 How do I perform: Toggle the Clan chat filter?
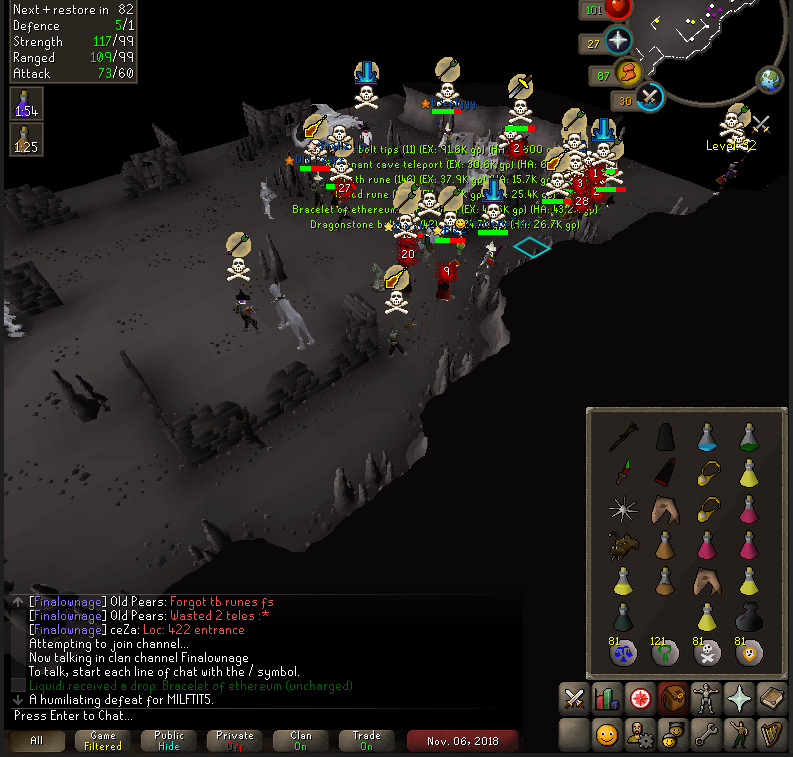(x=300, y=741)
